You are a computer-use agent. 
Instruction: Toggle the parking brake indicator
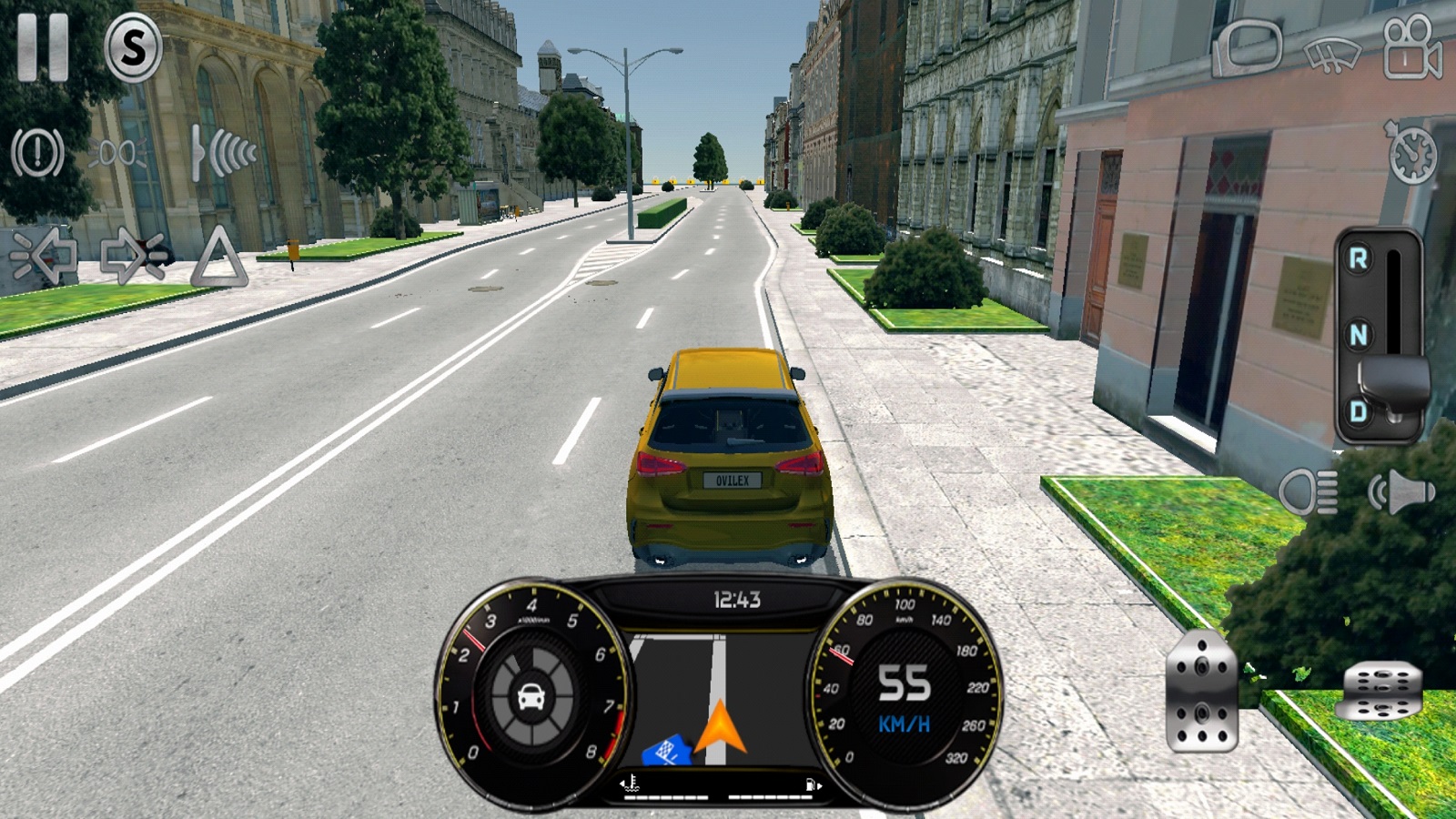pyautogui.click(x=37, y=152)
